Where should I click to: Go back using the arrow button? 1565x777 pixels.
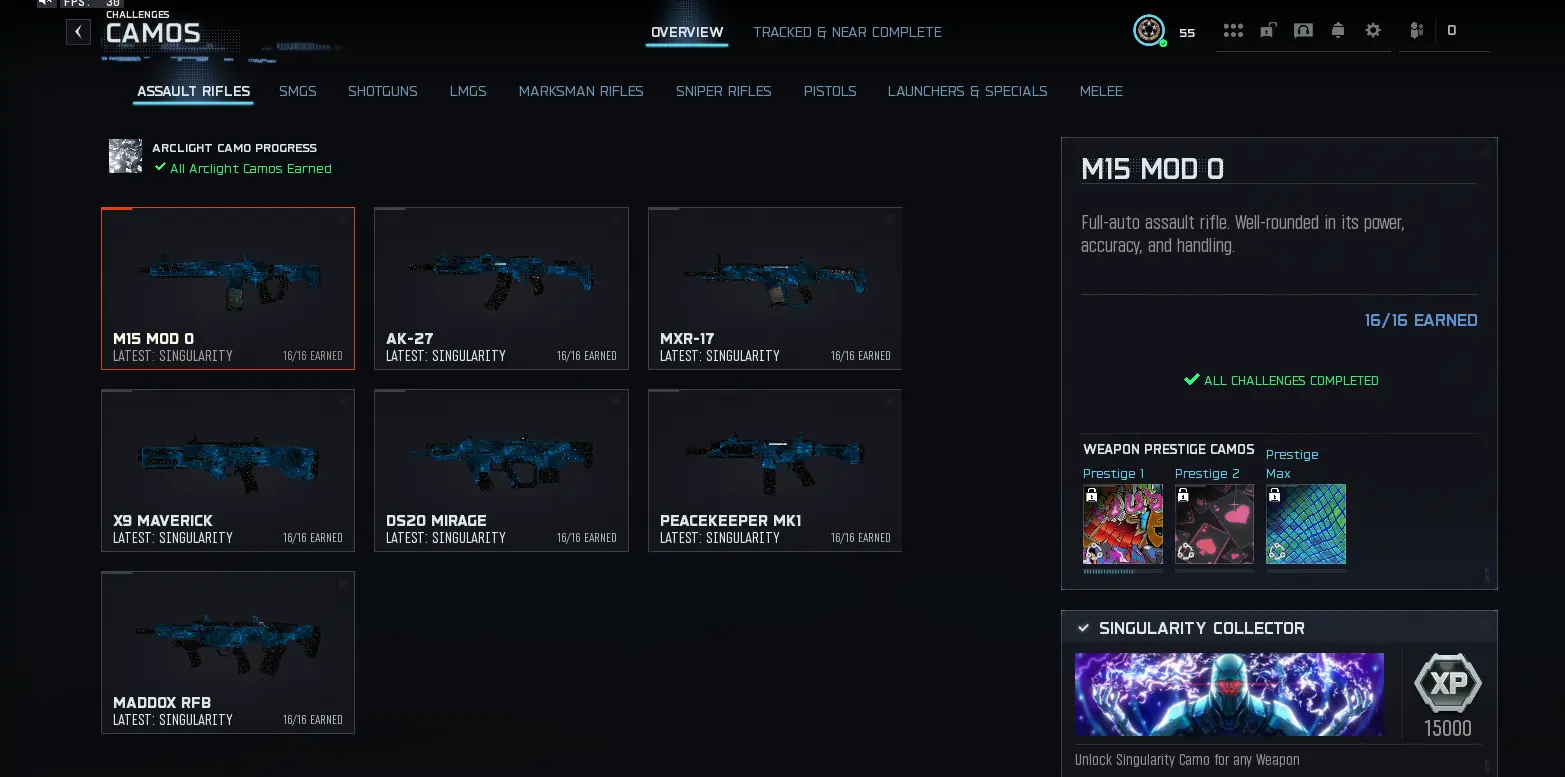coord(78,31)
